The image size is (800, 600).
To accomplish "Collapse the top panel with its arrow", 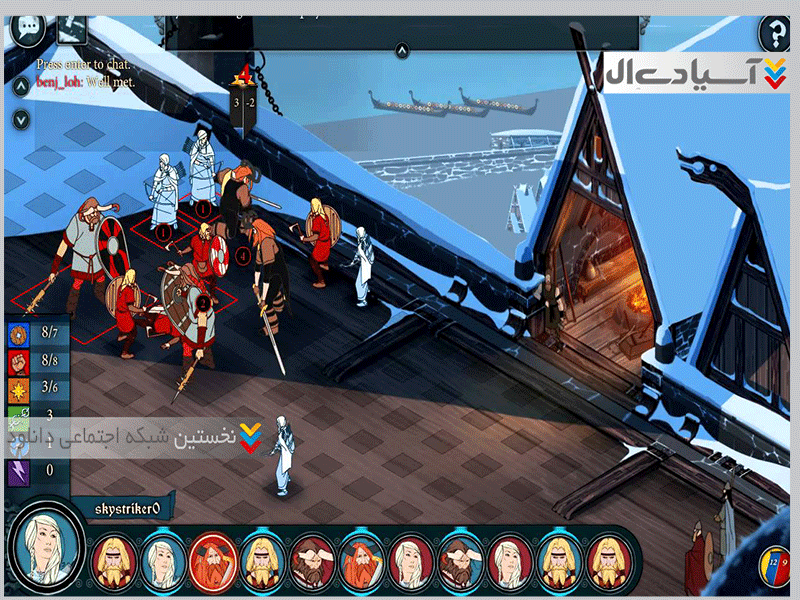I will [401, 50].
